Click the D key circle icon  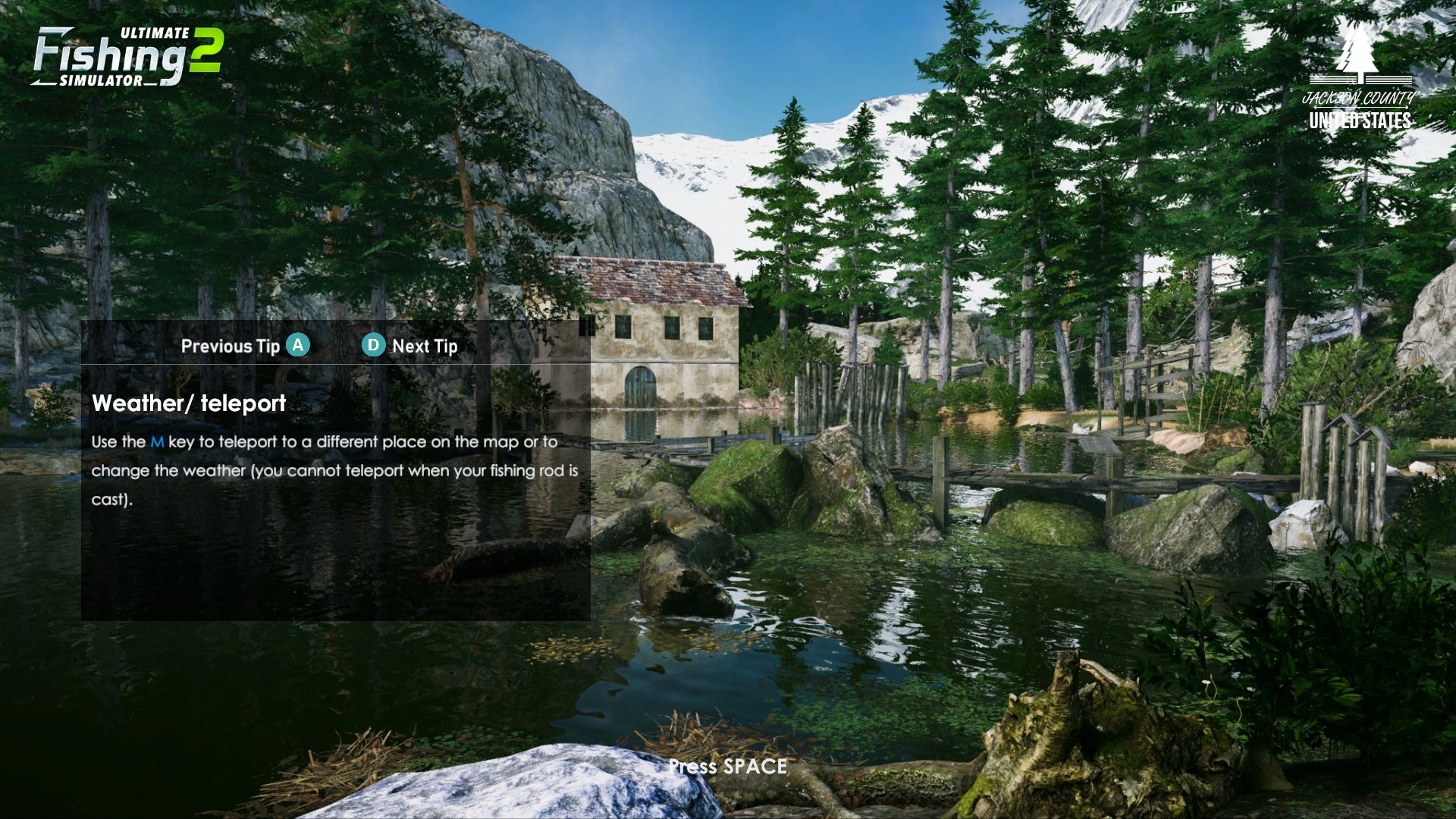[x=373, y=346]
